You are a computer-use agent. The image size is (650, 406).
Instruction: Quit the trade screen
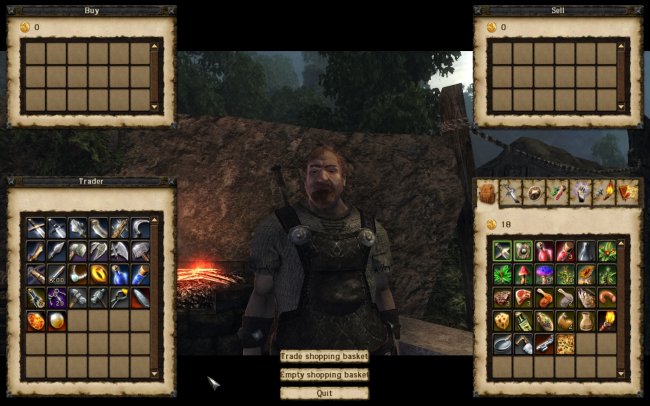(324, 393)
